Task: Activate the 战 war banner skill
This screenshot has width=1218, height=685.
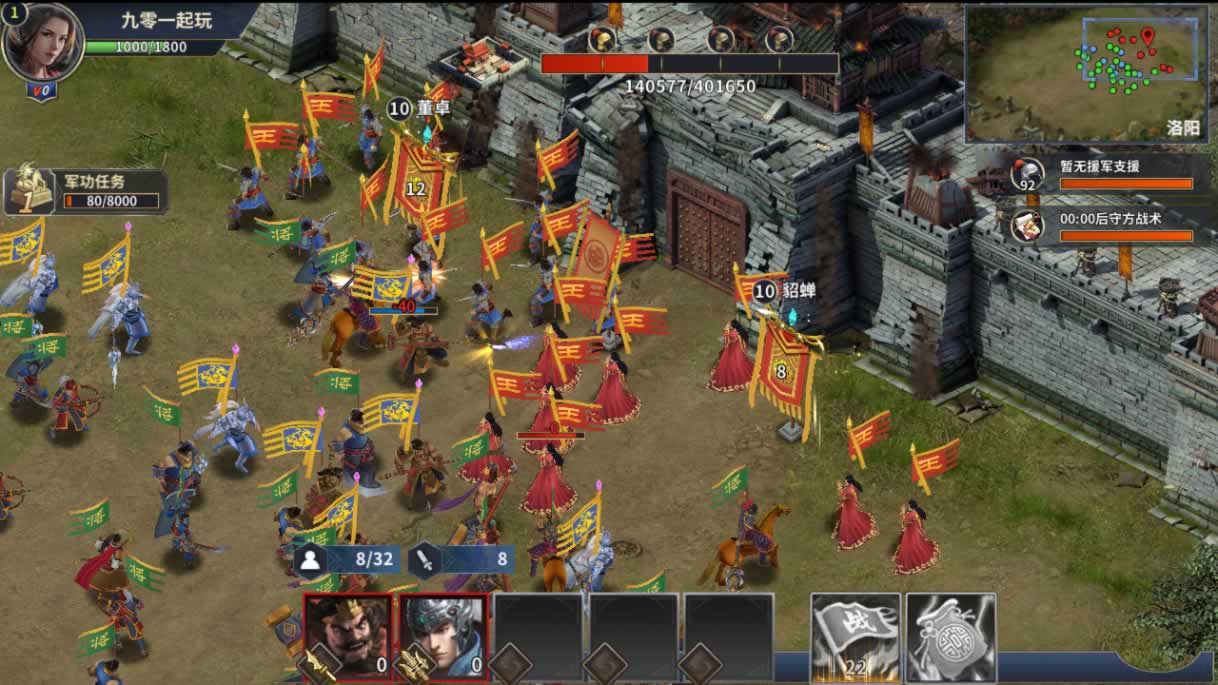Action: point(853,638)
